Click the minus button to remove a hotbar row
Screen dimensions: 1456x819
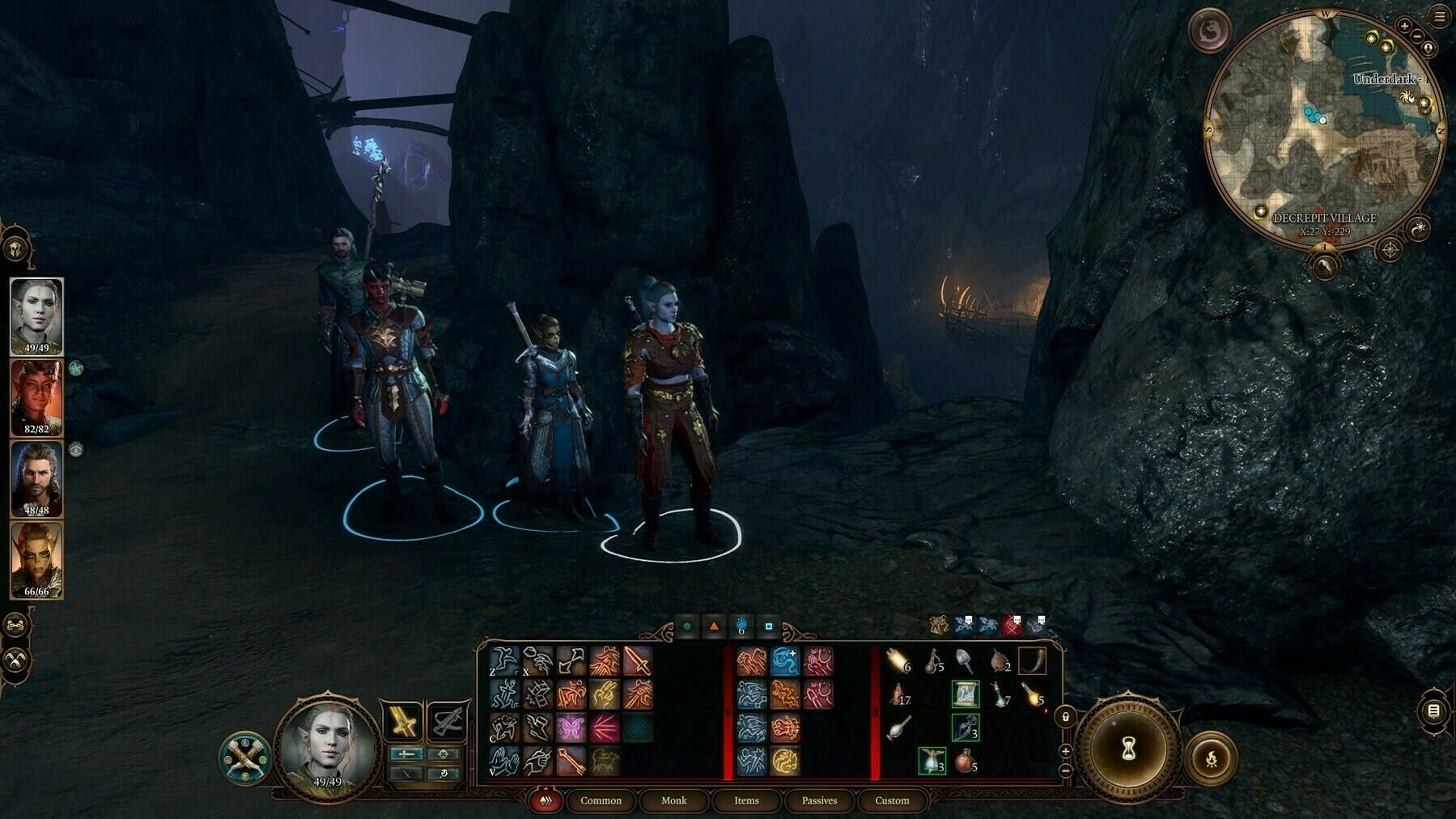1065,770
